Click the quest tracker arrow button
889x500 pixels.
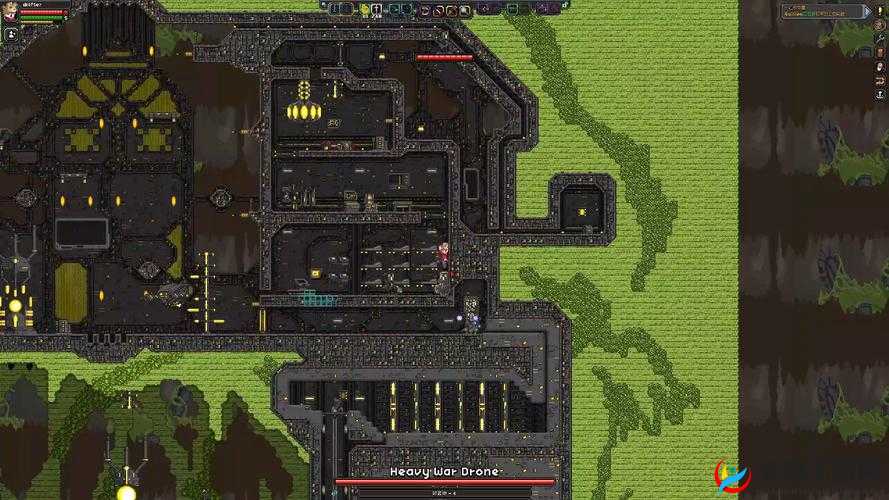click(867, 11)
